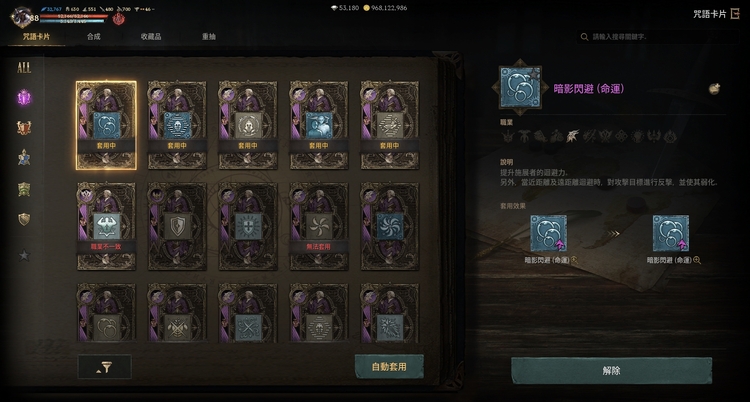Viewport: 750px width, 402px height.
Task: Select the star category filter
Action: point(24,255)
